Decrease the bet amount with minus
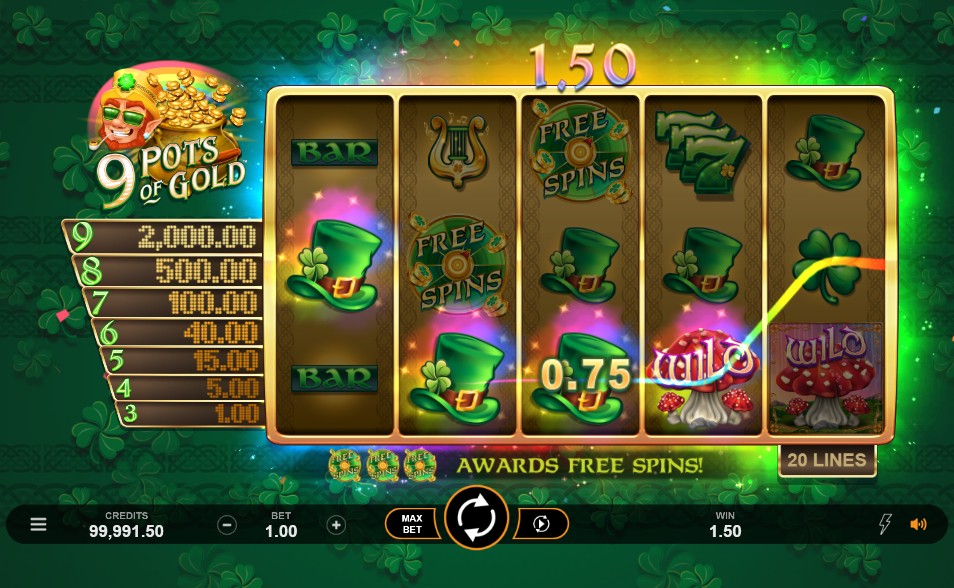The image size is (954, 588). [227, 525]
